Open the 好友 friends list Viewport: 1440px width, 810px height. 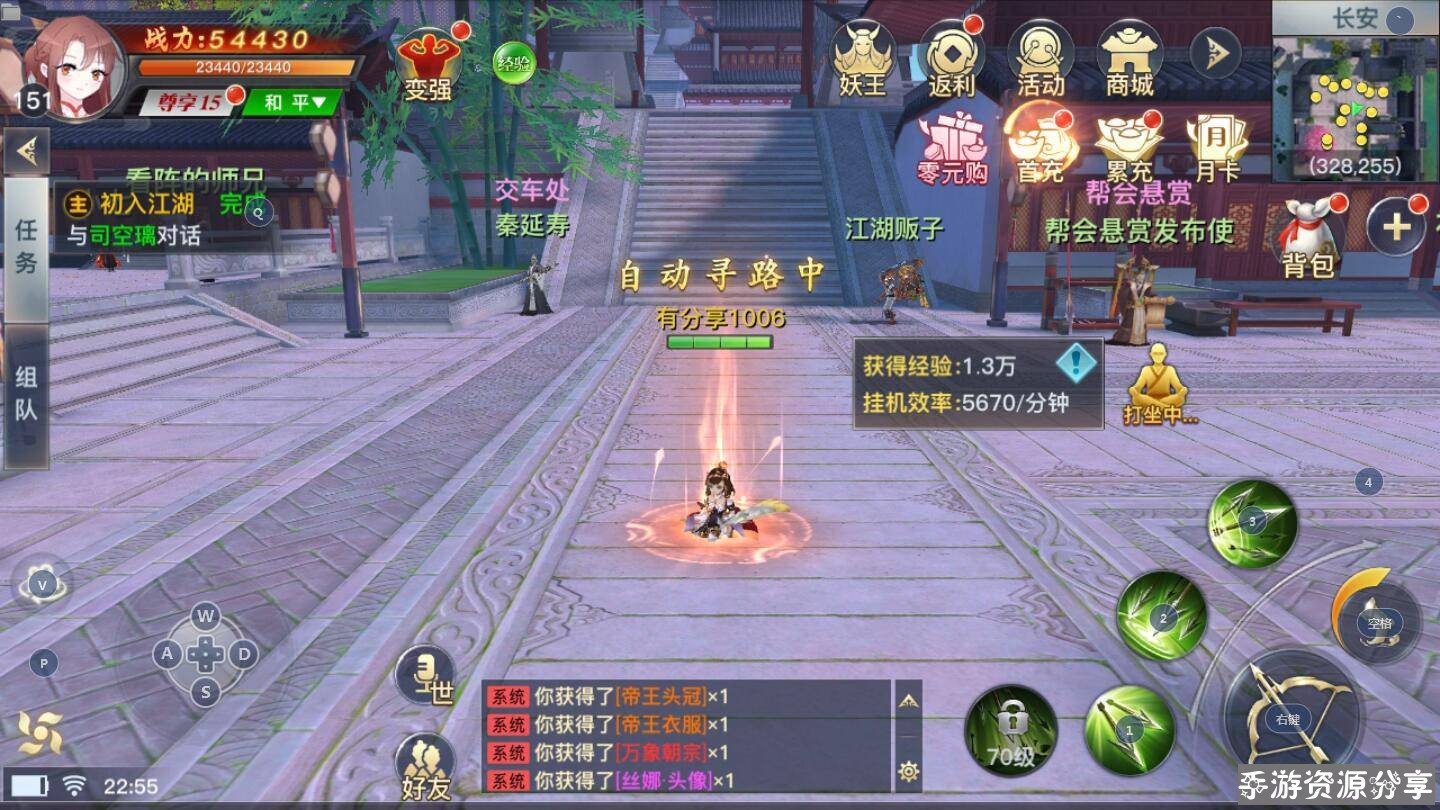pos(427,767)
